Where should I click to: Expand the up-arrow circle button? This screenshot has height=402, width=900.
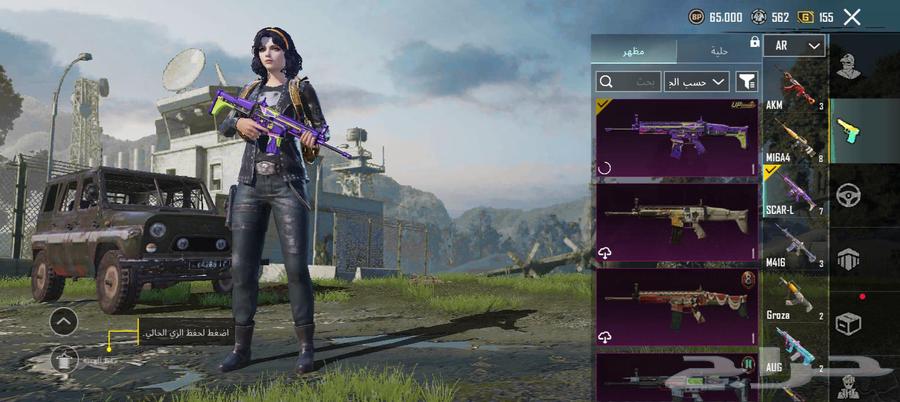(x=63, y=321)
